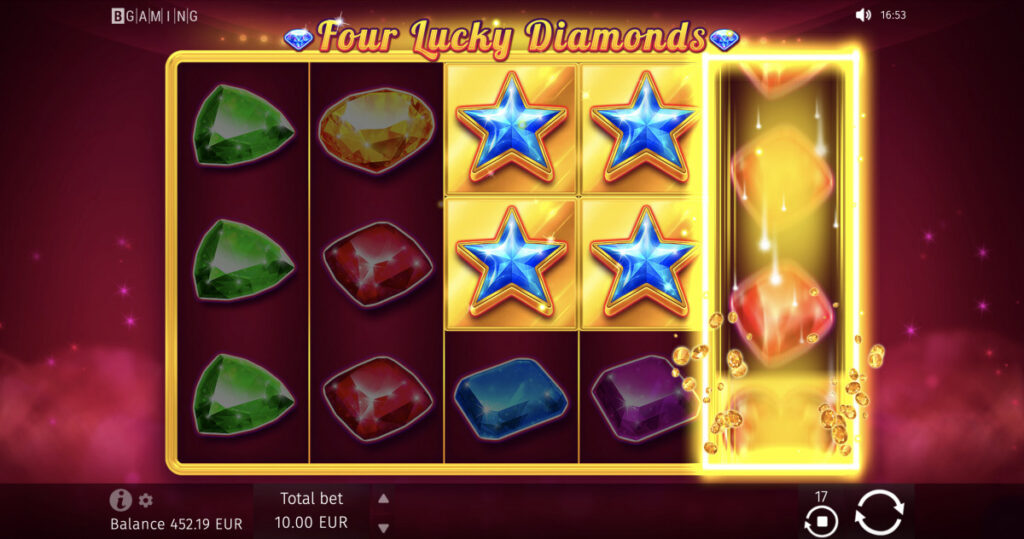Screen dimensions: 1024x539
Task: Spin the reels
Action: pos(879,512)
